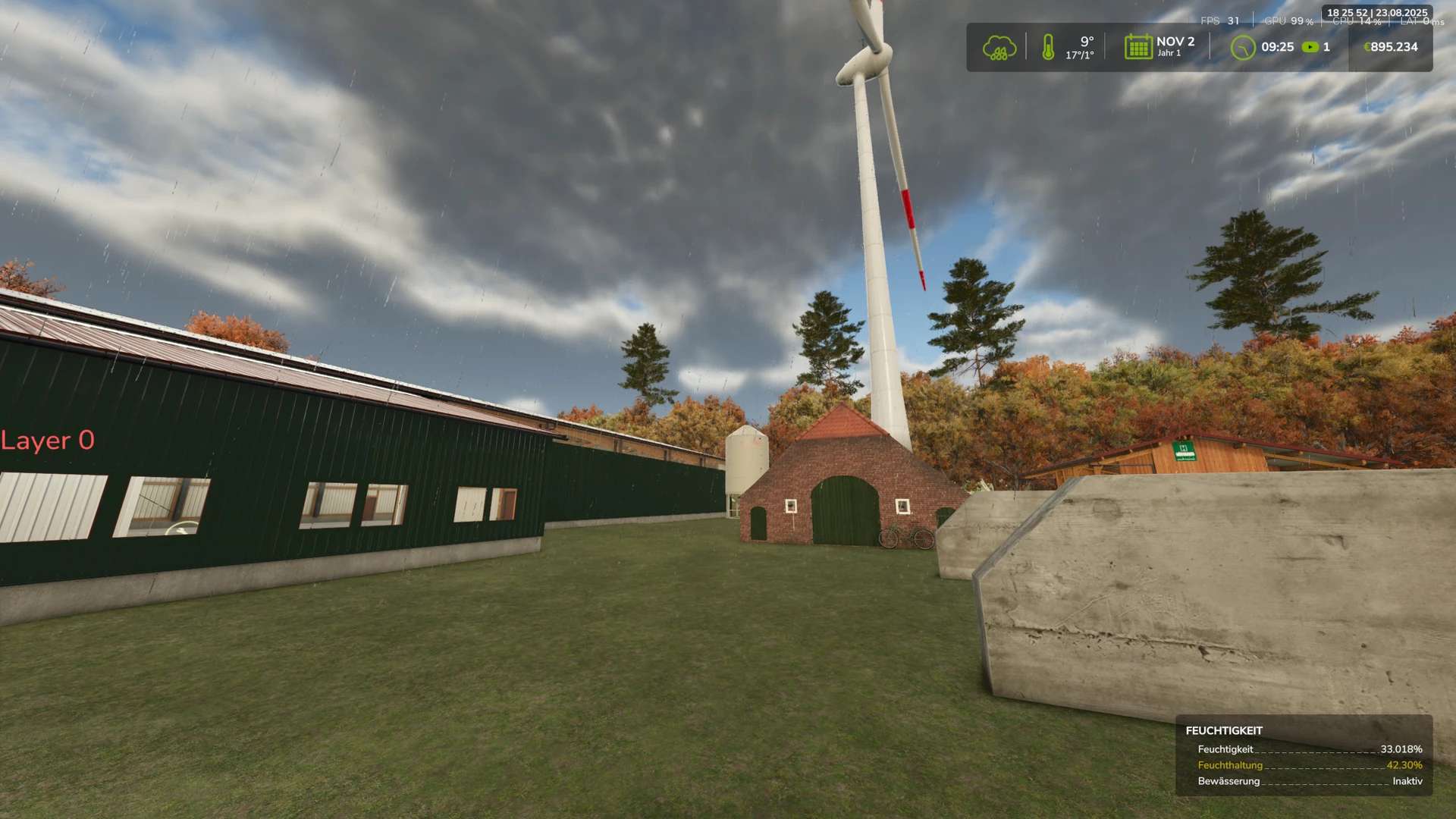
Task: Click the rainy weather forecast icon
Action: 999,48
